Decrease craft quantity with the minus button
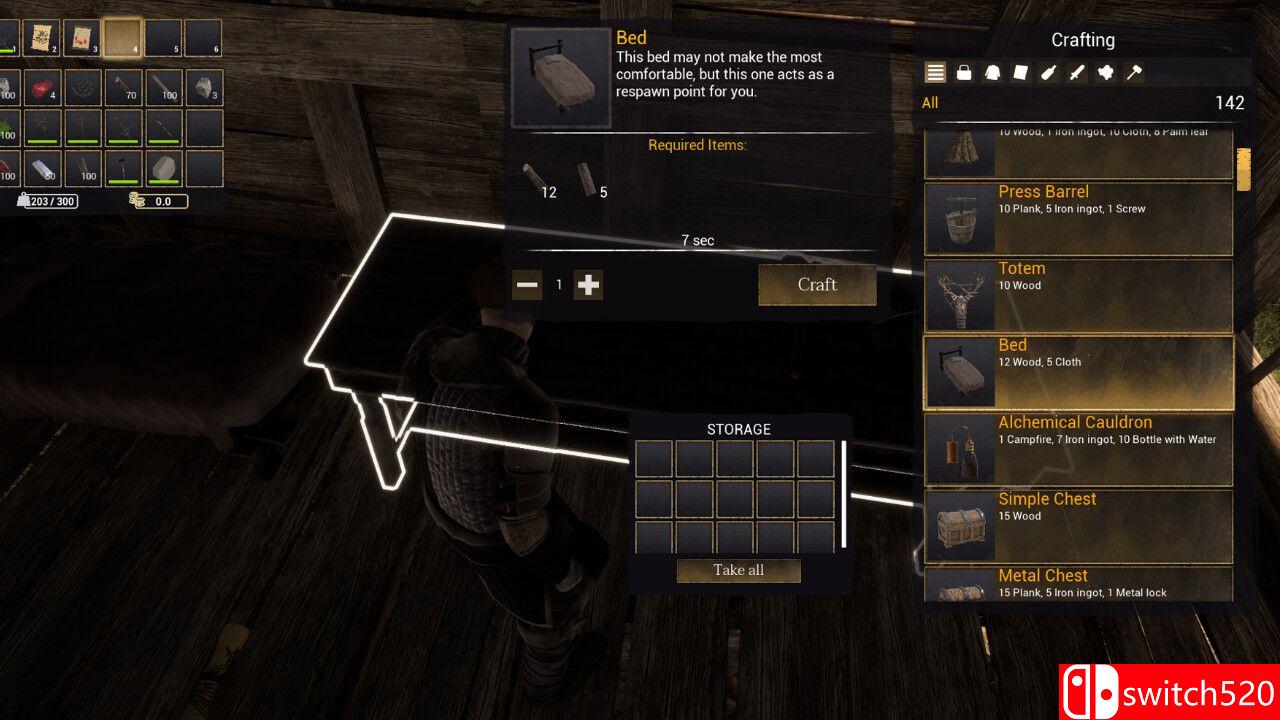The image size is (1280, 720). coord(527,285)
